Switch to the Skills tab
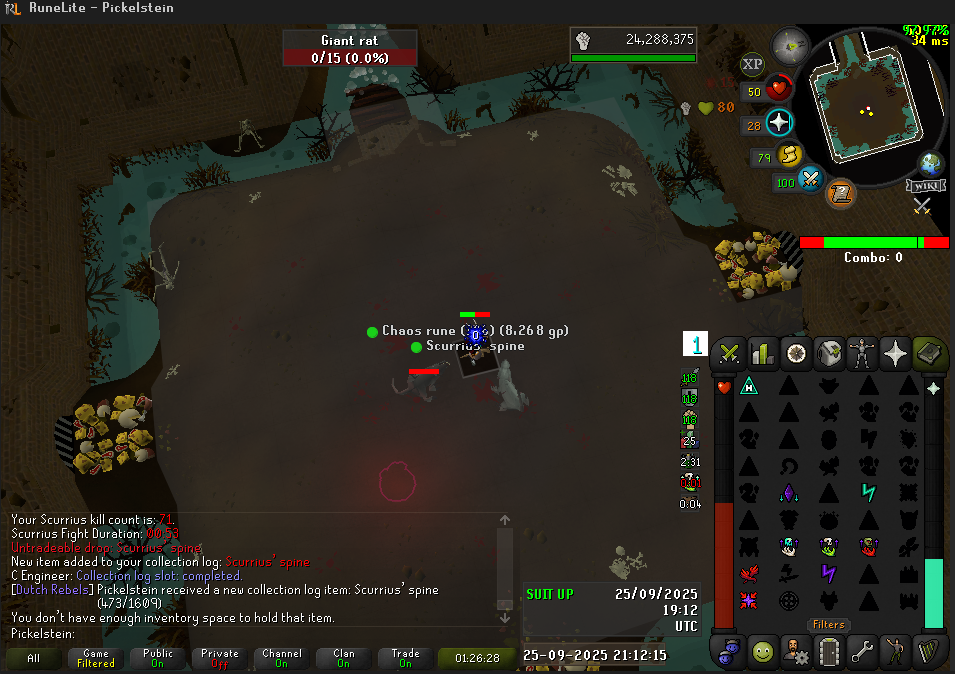 tap(763, 353)
